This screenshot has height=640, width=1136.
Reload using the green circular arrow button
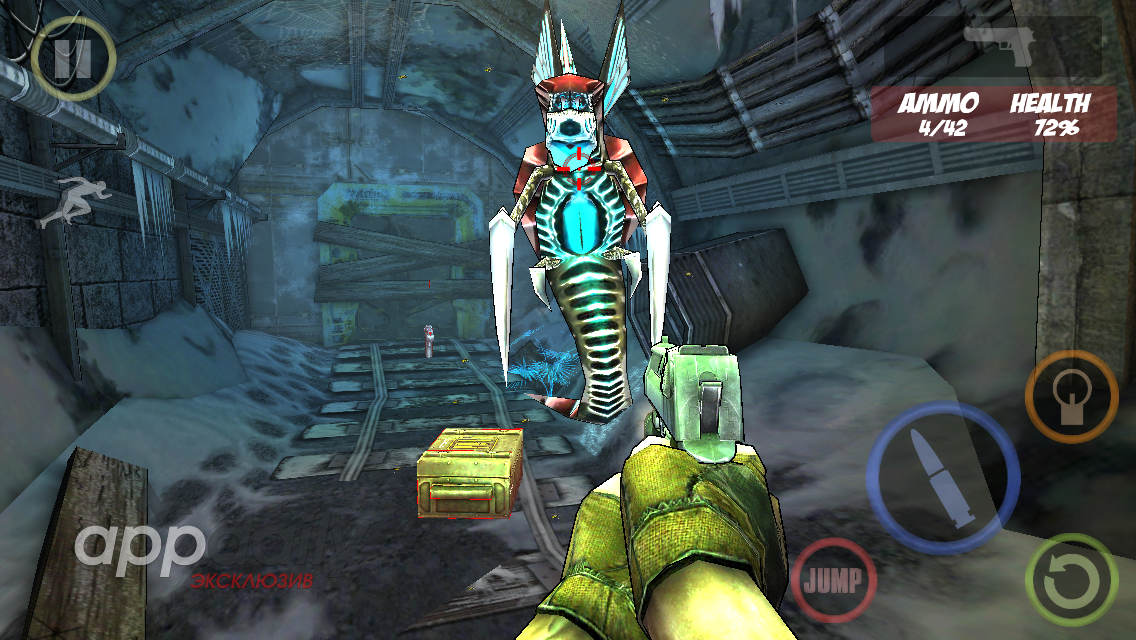[x=1071, y=580]
